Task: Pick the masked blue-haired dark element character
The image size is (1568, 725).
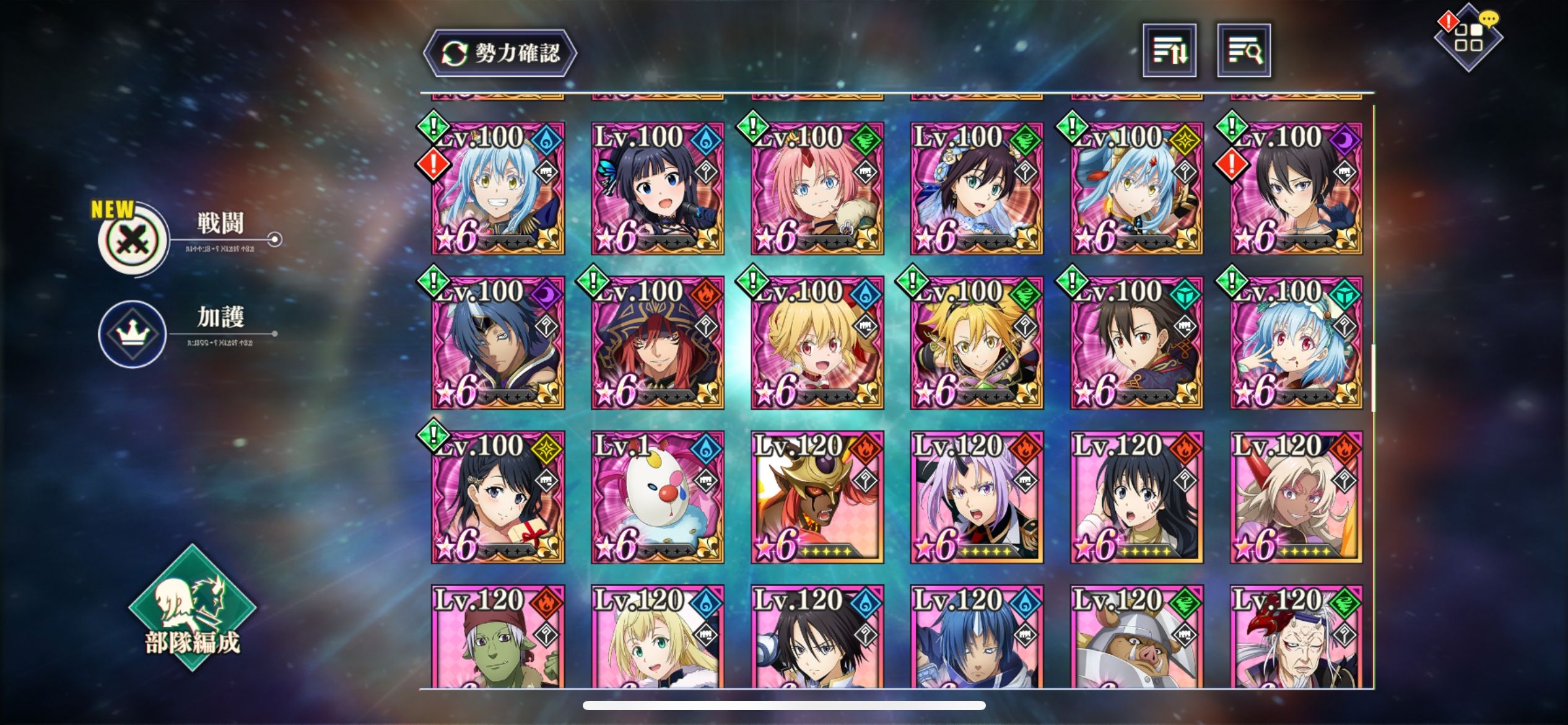Action: [x=498, y=343]
